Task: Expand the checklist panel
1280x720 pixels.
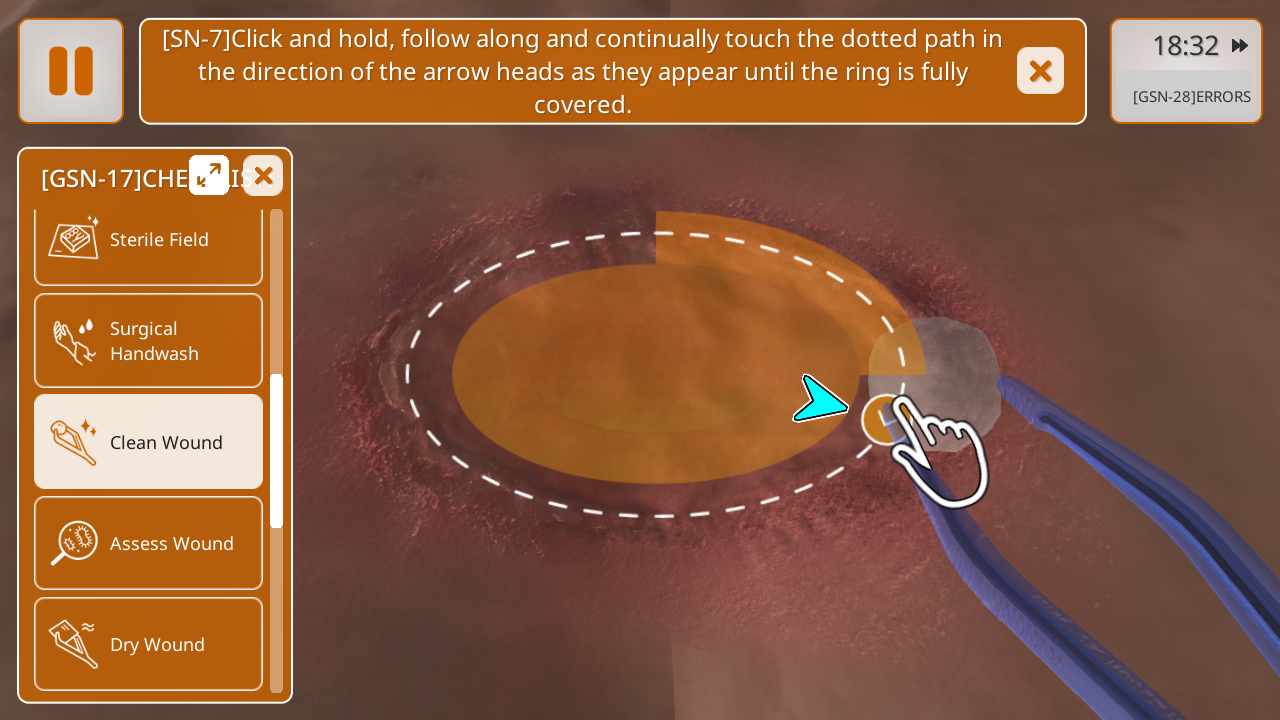Action: (x=209, y=175)
